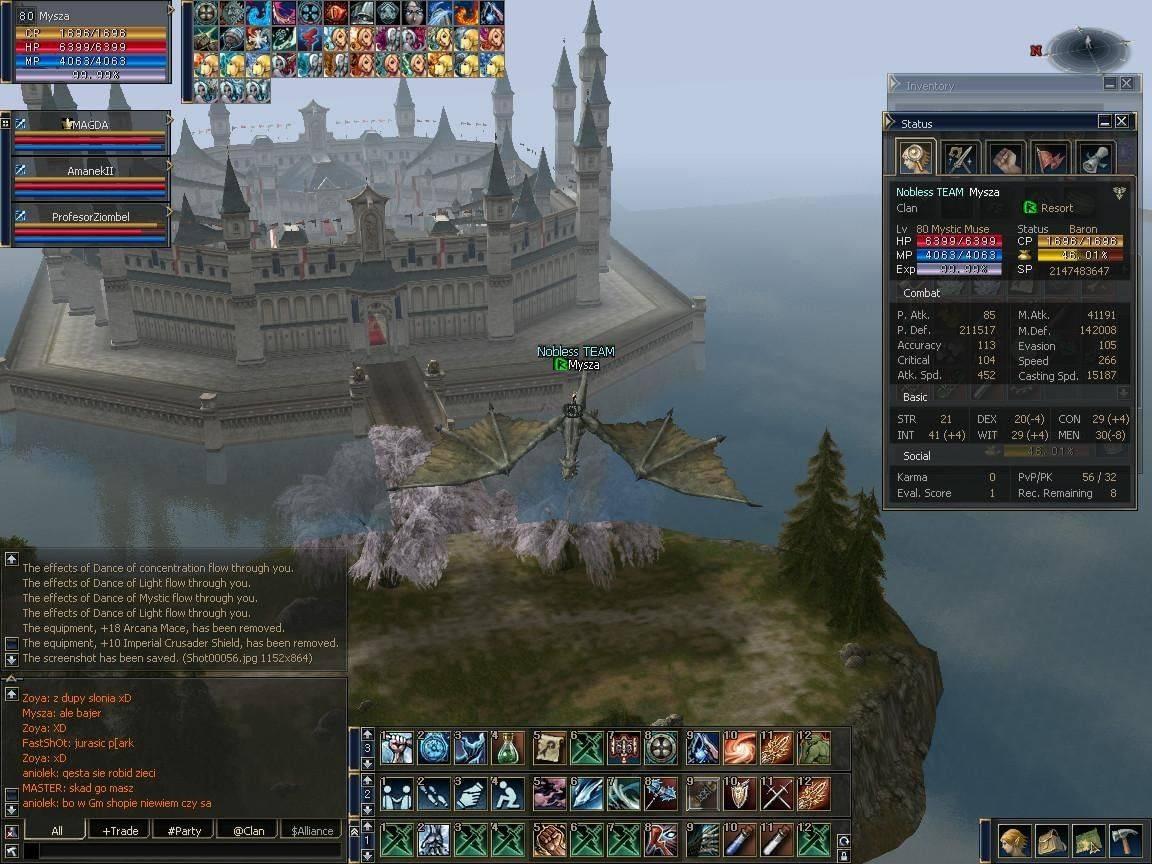Viewport: 1152px width, 864px height.
Task: Minimize the Status window
Action: point(1104,122)
